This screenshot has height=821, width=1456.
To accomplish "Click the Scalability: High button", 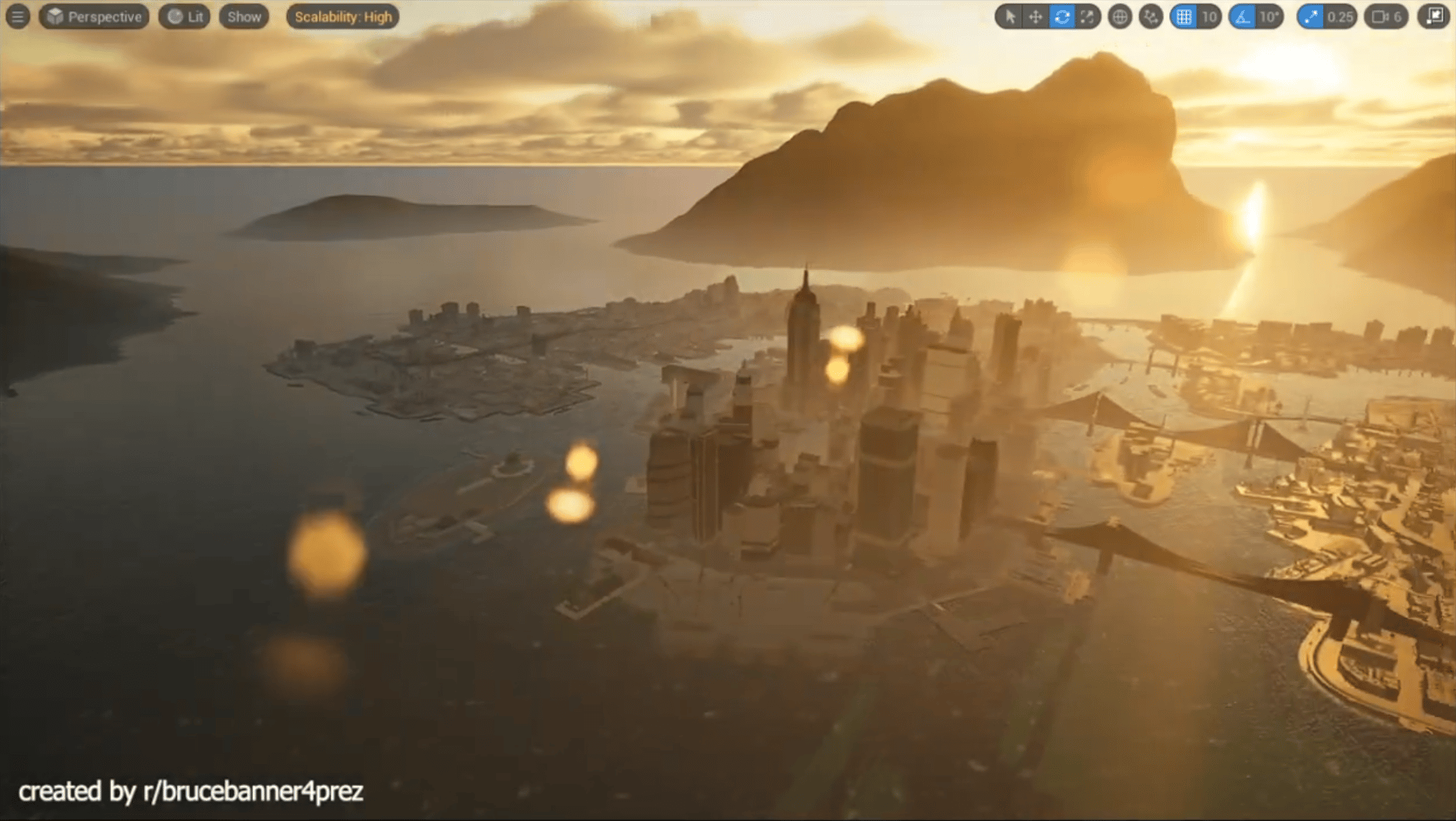I will [341, 16].
